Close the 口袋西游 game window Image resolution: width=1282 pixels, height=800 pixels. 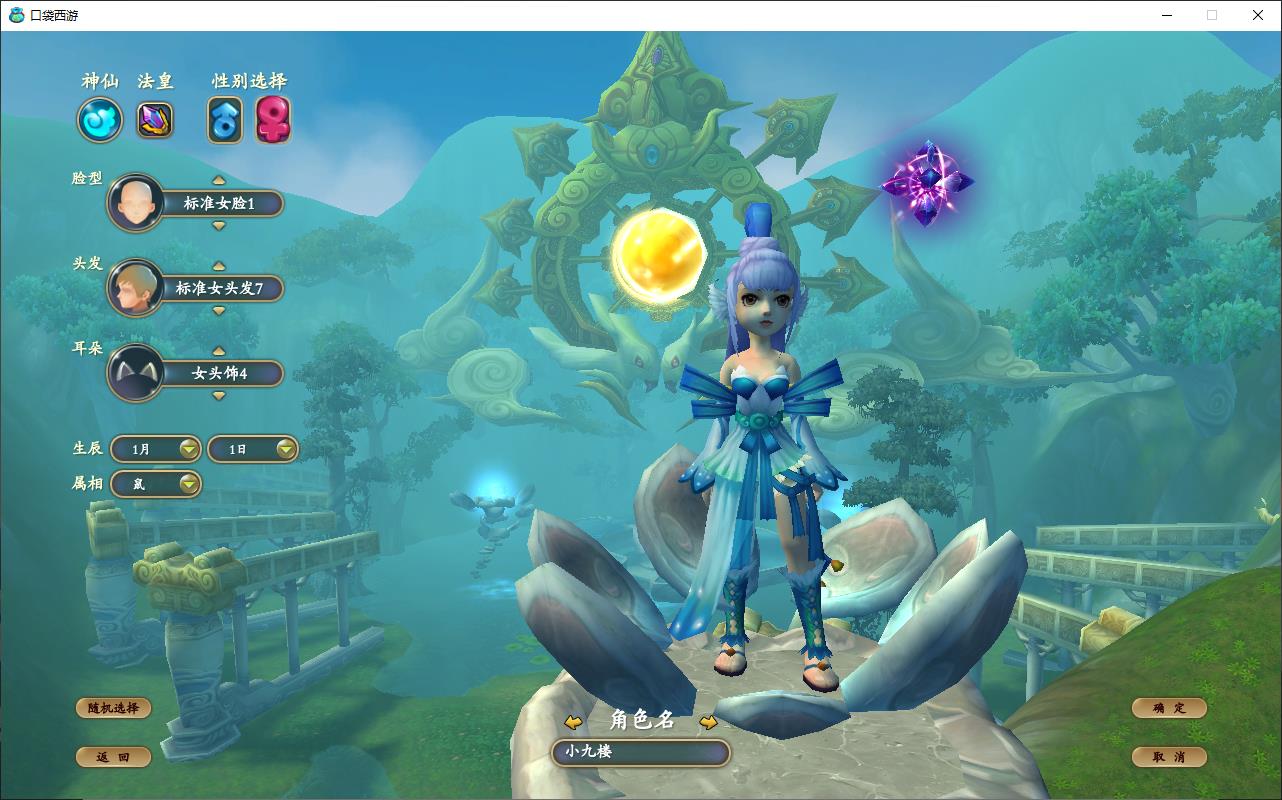1258,15
